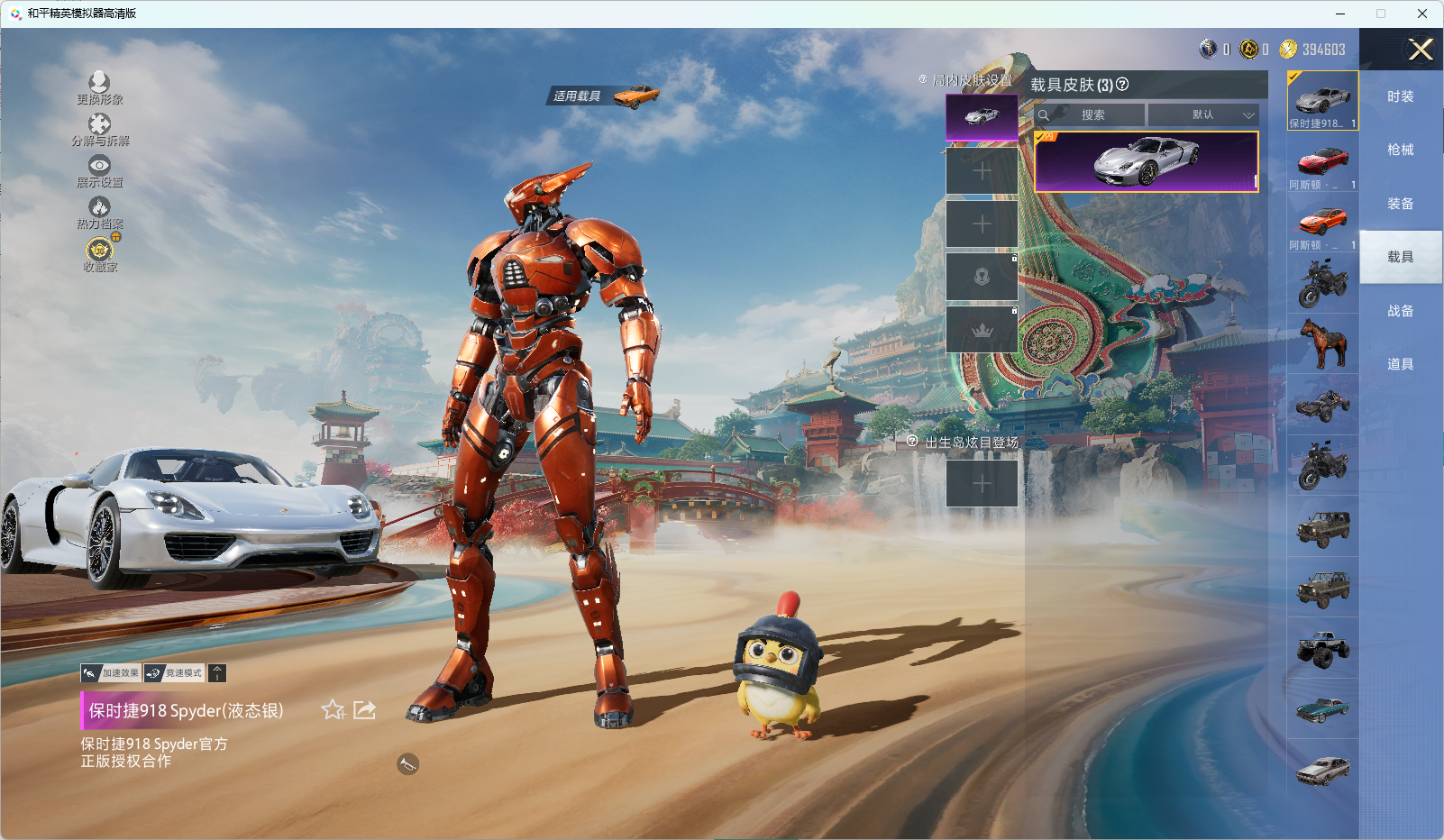Open the 默认 sorting dropdown

pos(1203,115)
